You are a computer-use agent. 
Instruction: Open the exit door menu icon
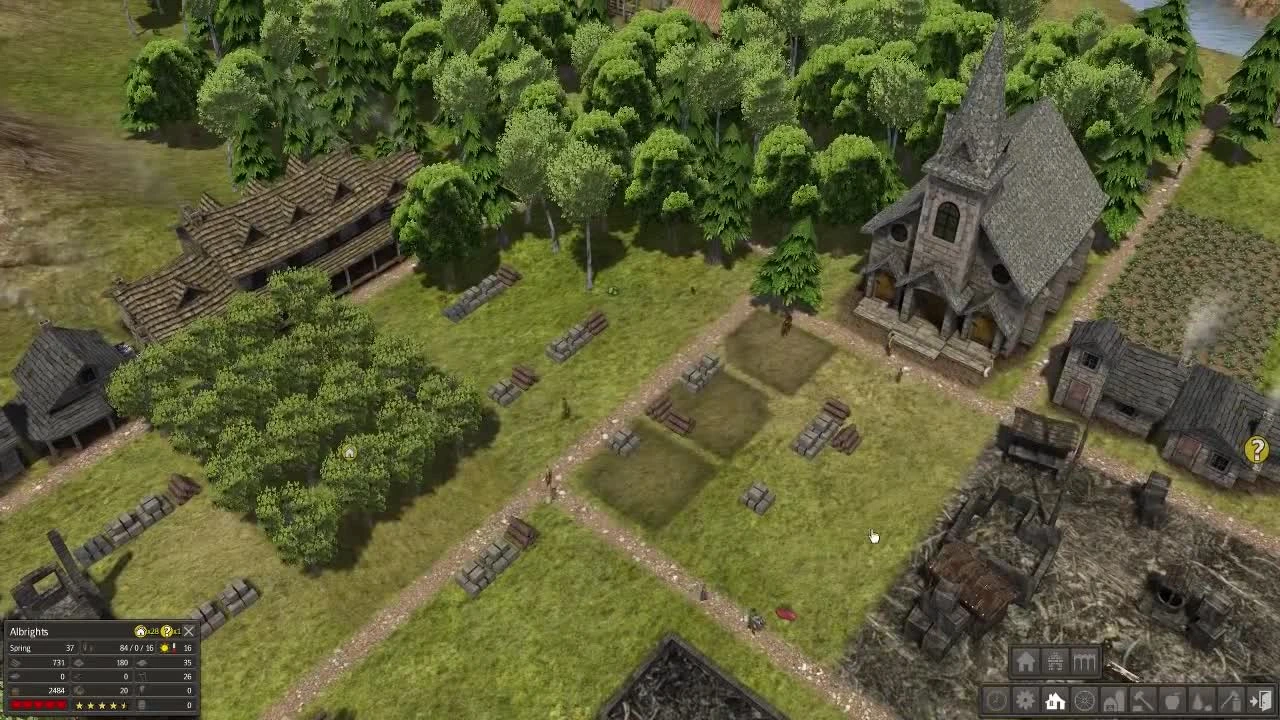[1261, 700]
